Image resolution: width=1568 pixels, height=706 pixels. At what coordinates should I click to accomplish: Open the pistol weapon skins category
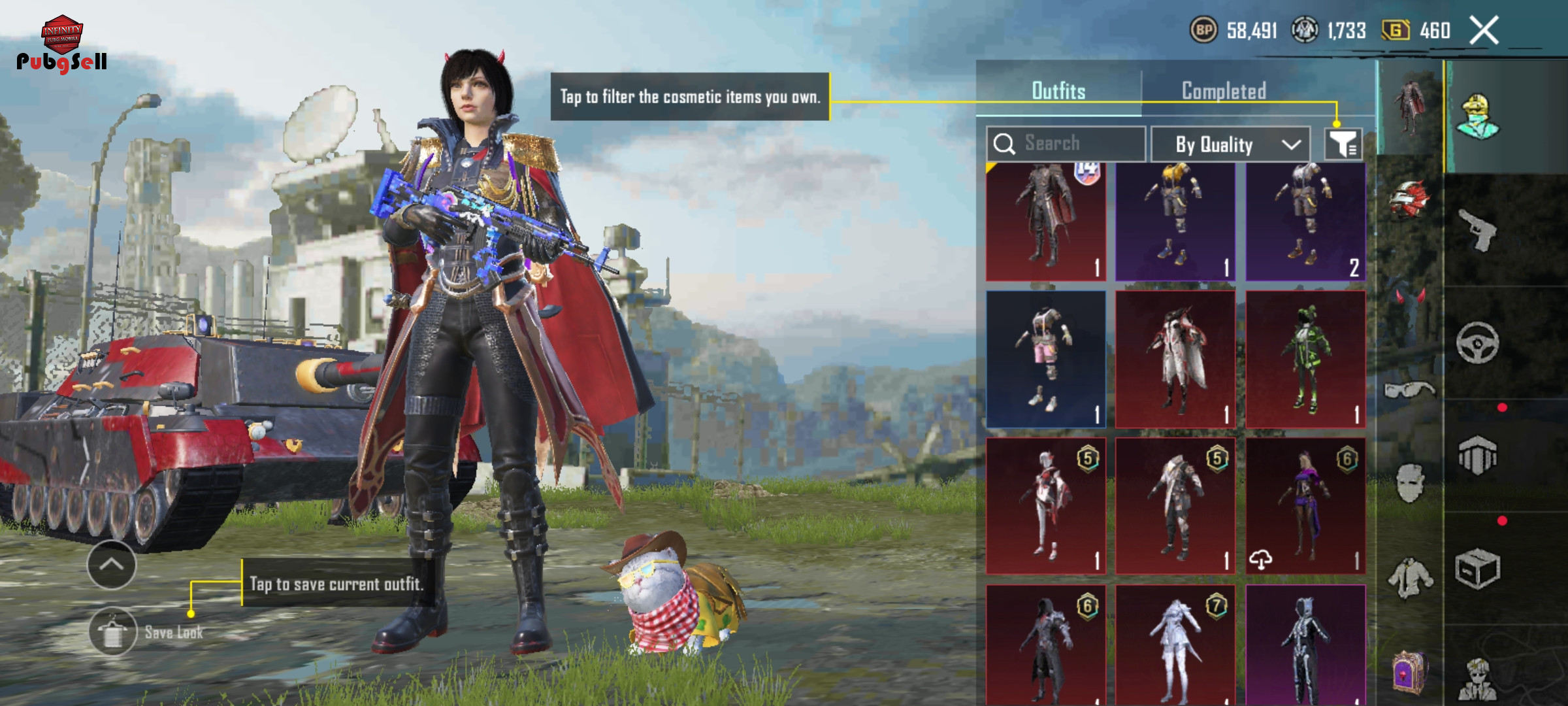pos(1478,229)
